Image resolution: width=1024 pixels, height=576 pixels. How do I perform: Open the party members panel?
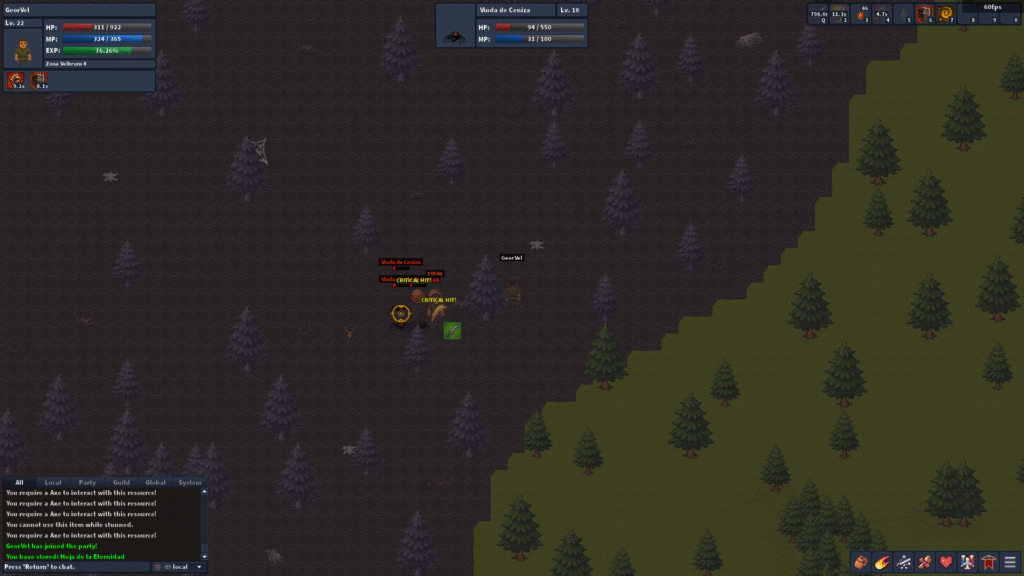tap(967, 562)
